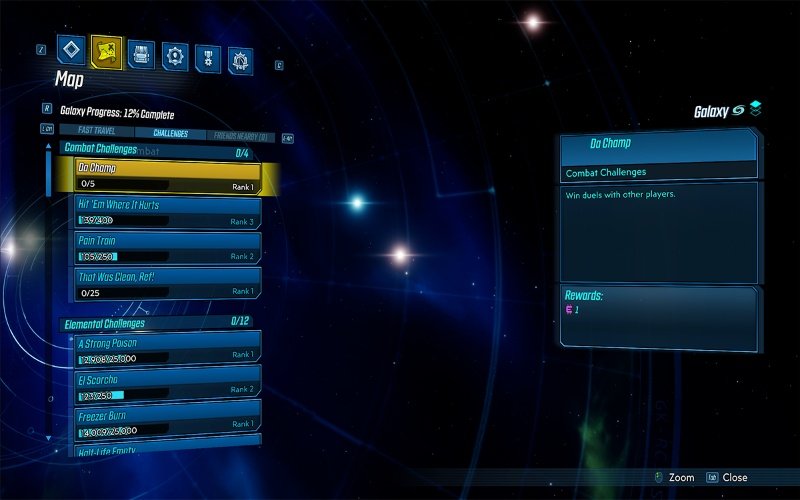Open the Friends Nearby tab
Viewport: 800px width, 500px height.
click(243, 135)
